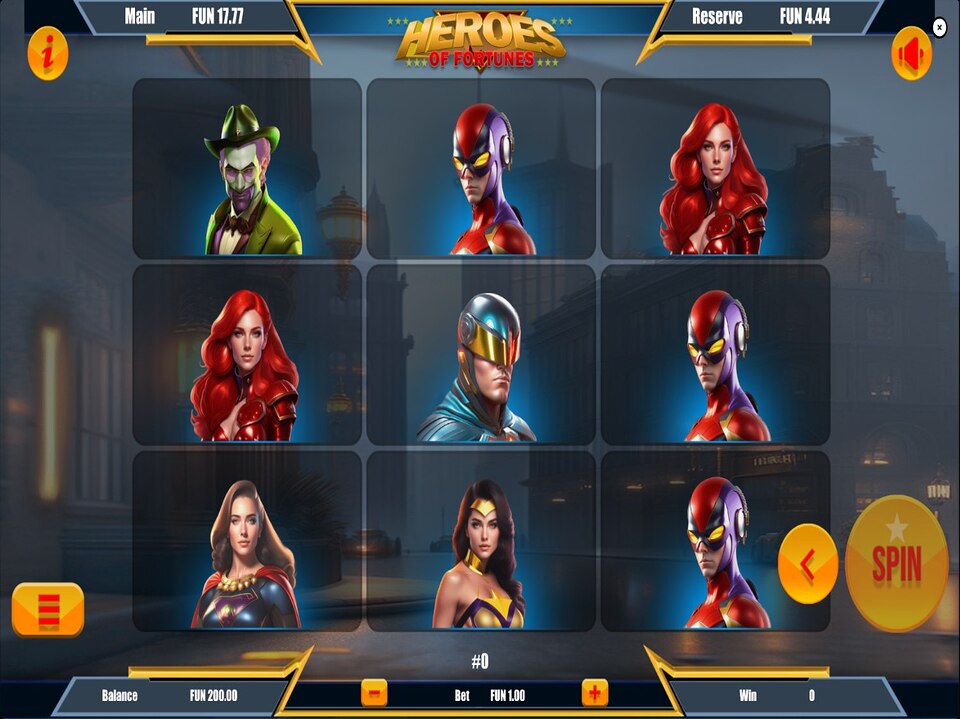
Task: Open the info paytable button
Action: point(48,53)
